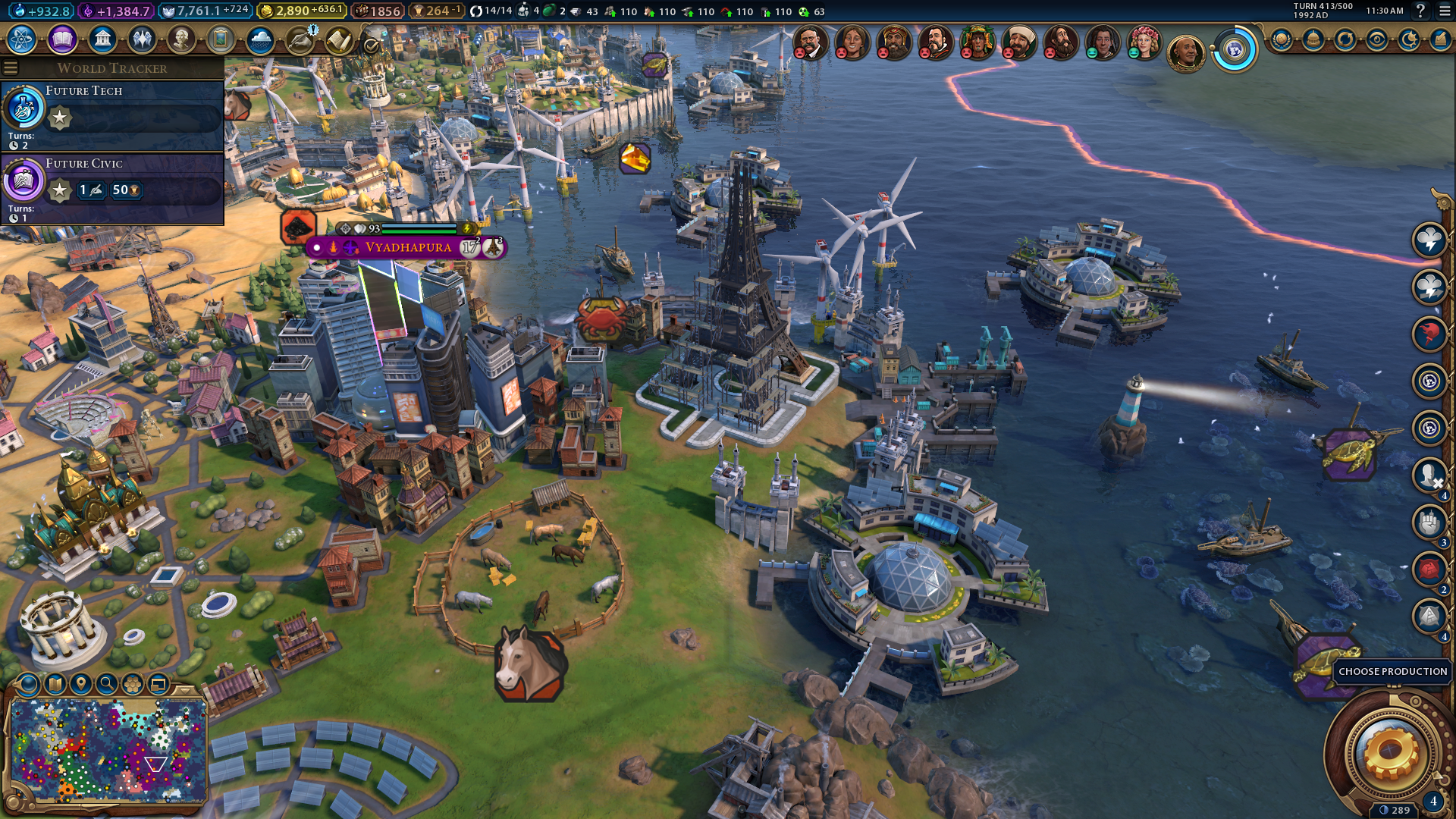Screen dimensions: 1456x819
Task: Open the Great Works painting icon
Action: tap(221, 39)
